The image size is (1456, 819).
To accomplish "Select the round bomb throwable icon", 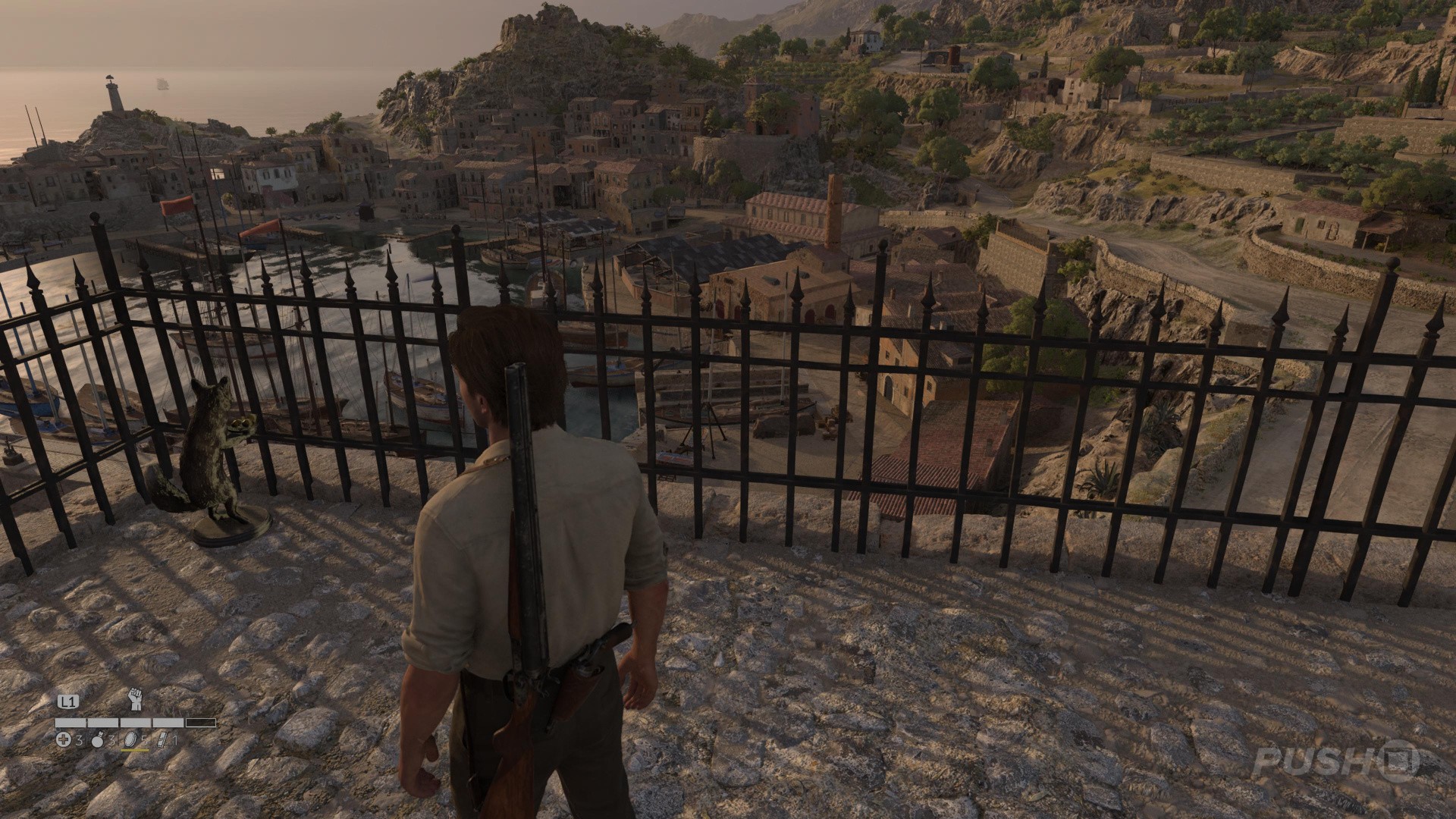I will pos(96,739).
